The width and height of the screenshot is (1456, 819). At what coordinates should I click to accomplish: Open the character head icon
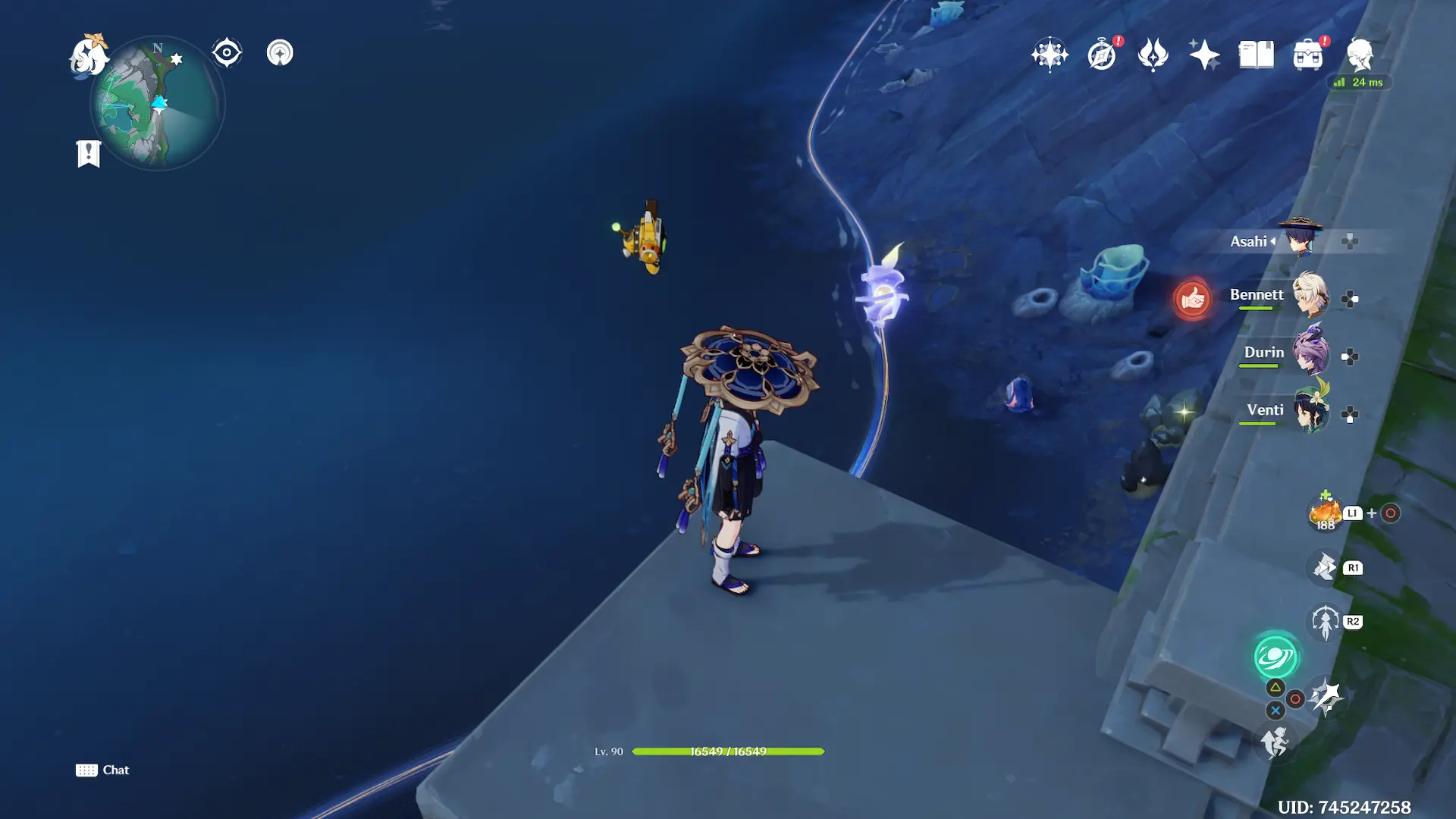(x=1360, y=55)
